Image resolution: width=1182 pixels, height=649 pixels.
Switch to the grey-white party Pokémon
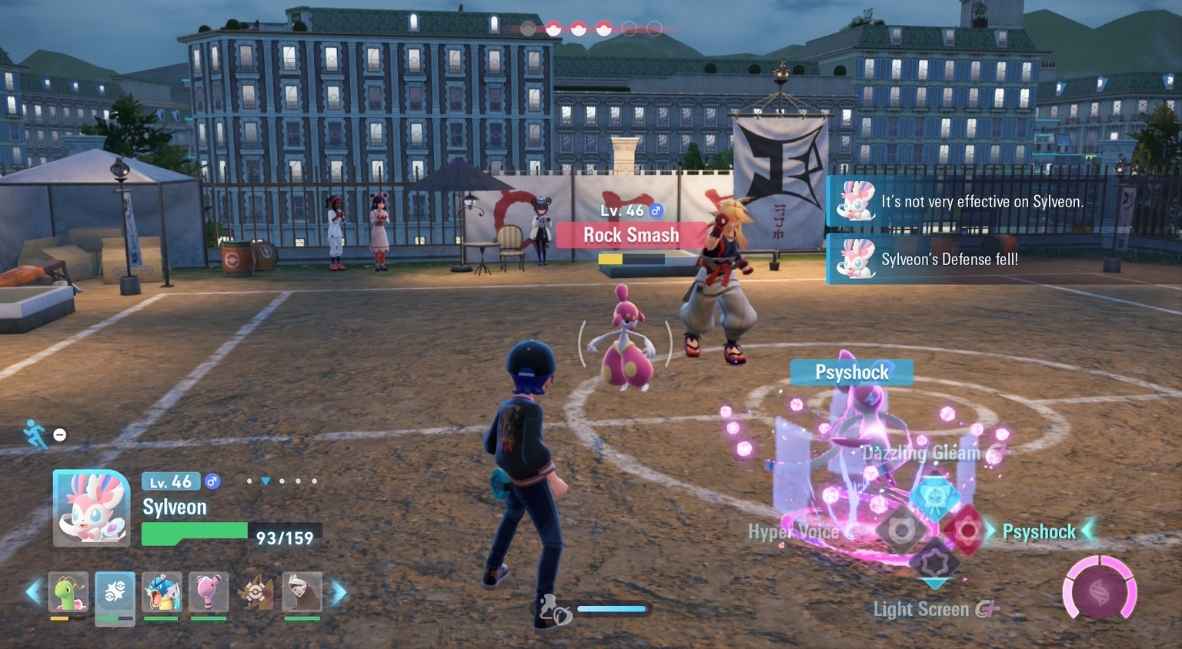click(x=302, y=592)
